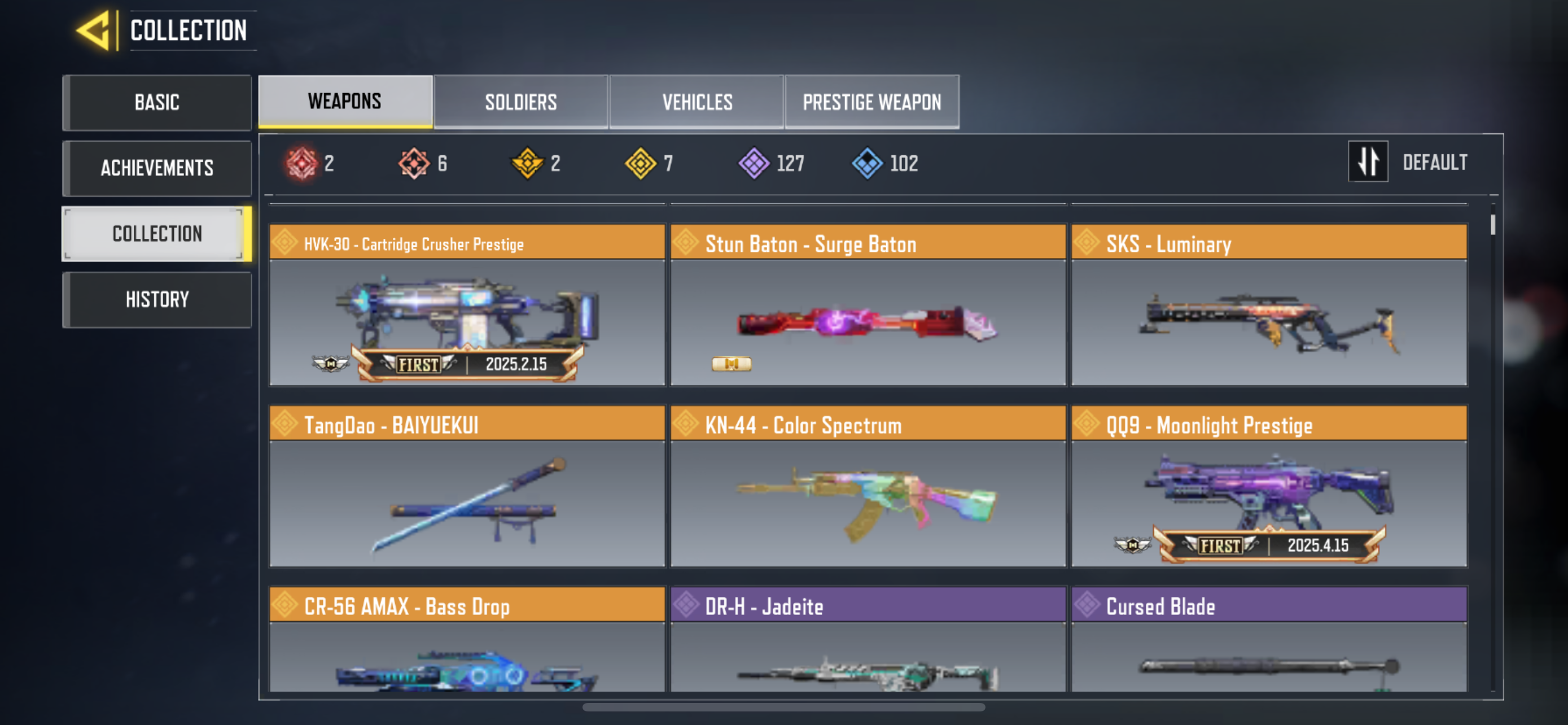This screenshot has height=725, width=1568.
Task: Open the ACHIEVEMENTS section
Action: tap(156, 168)
